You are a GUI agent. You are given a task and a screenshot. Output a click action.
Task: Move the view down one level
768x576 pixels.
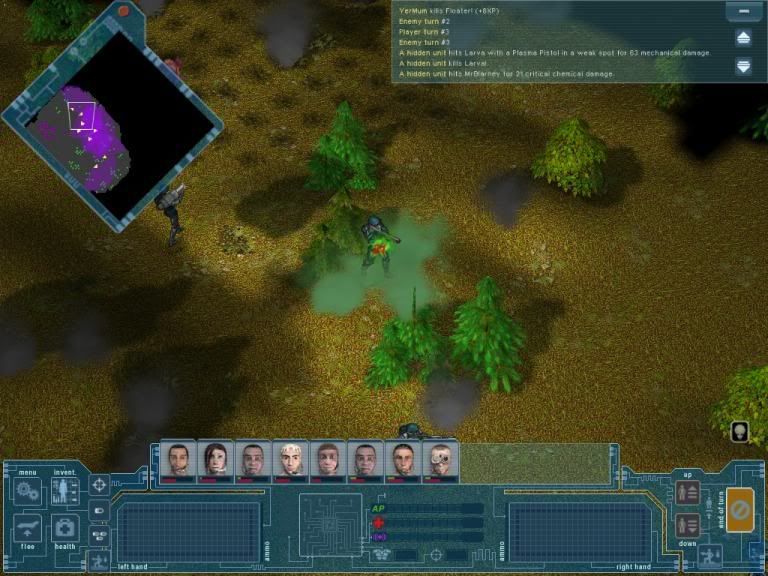coord(687,524)
